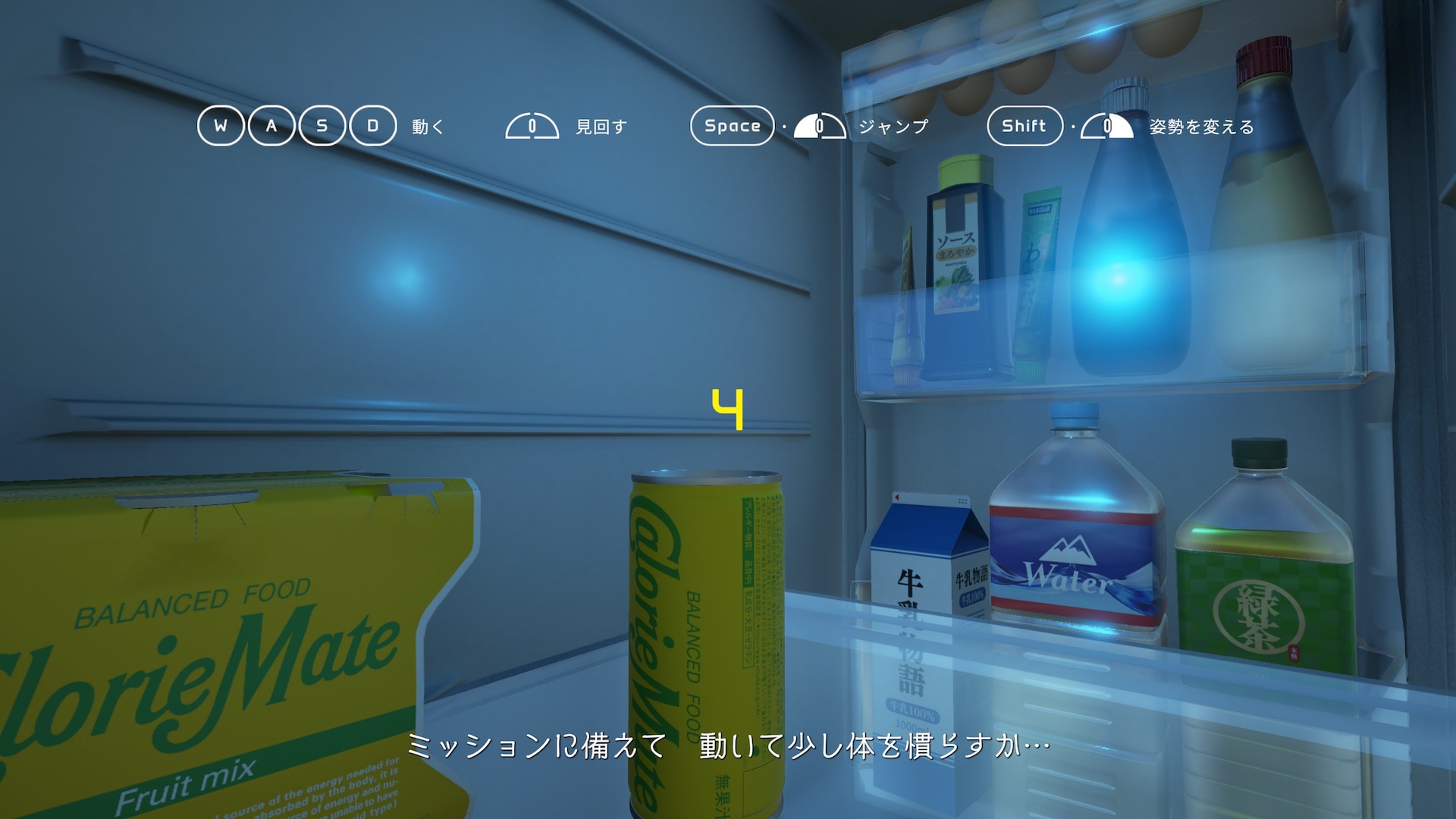Click the W key movement icon
Screen dimensions: 1456x819
(x=220, y=126)
